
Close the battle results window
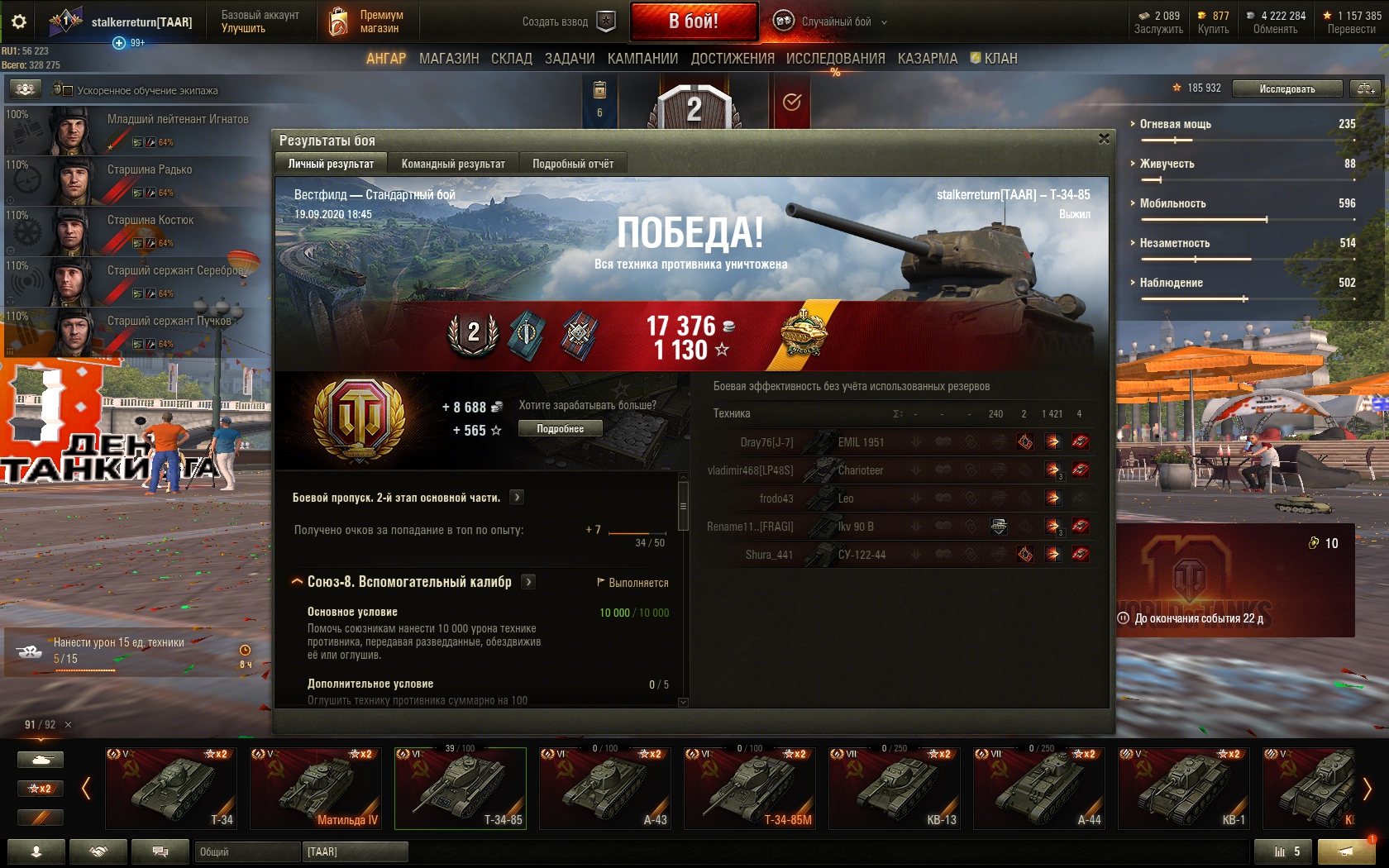point(1104,139)
